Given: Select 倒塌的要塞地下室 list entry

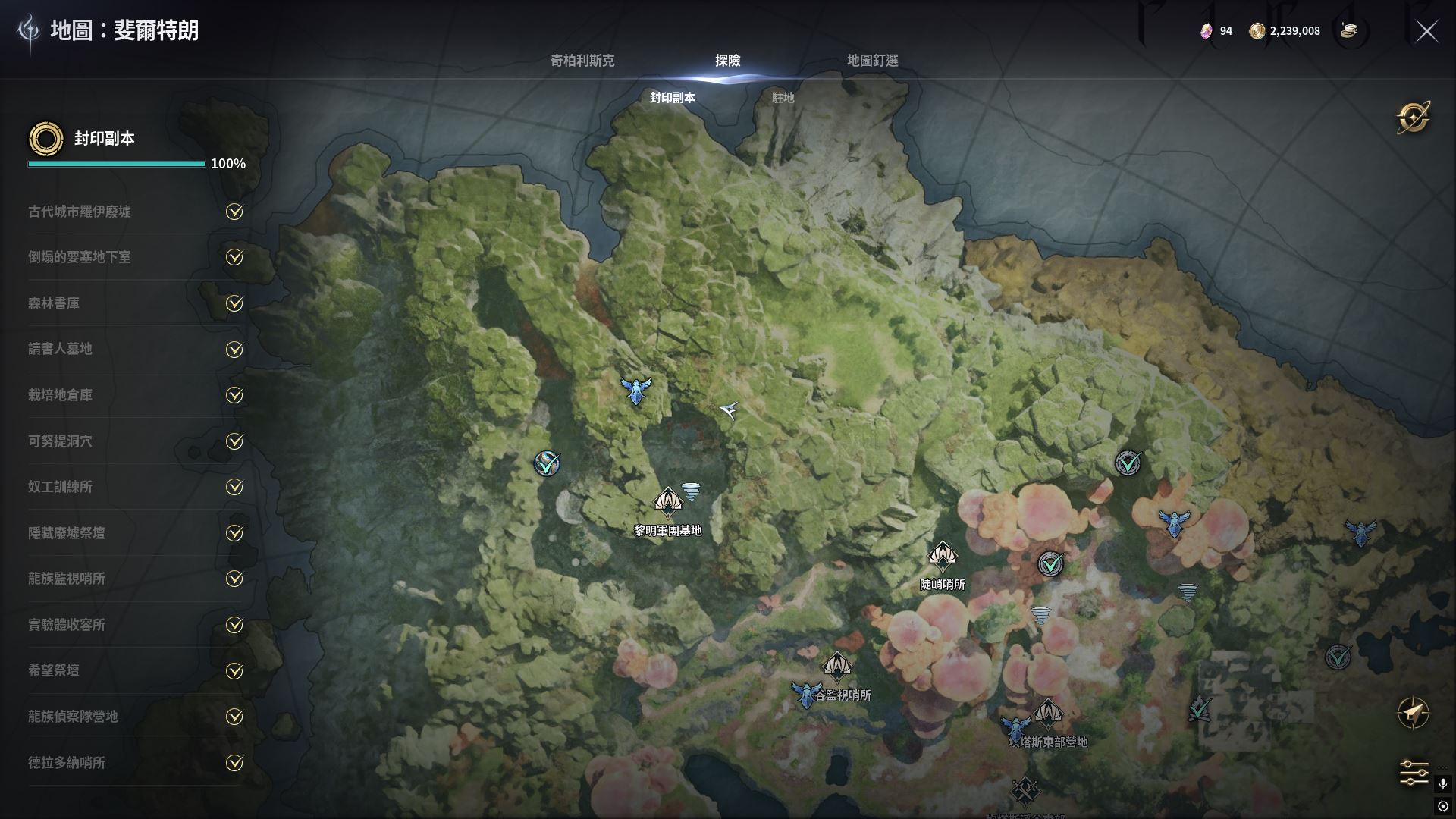Looking at the screenshot, I should pos(80,257).
